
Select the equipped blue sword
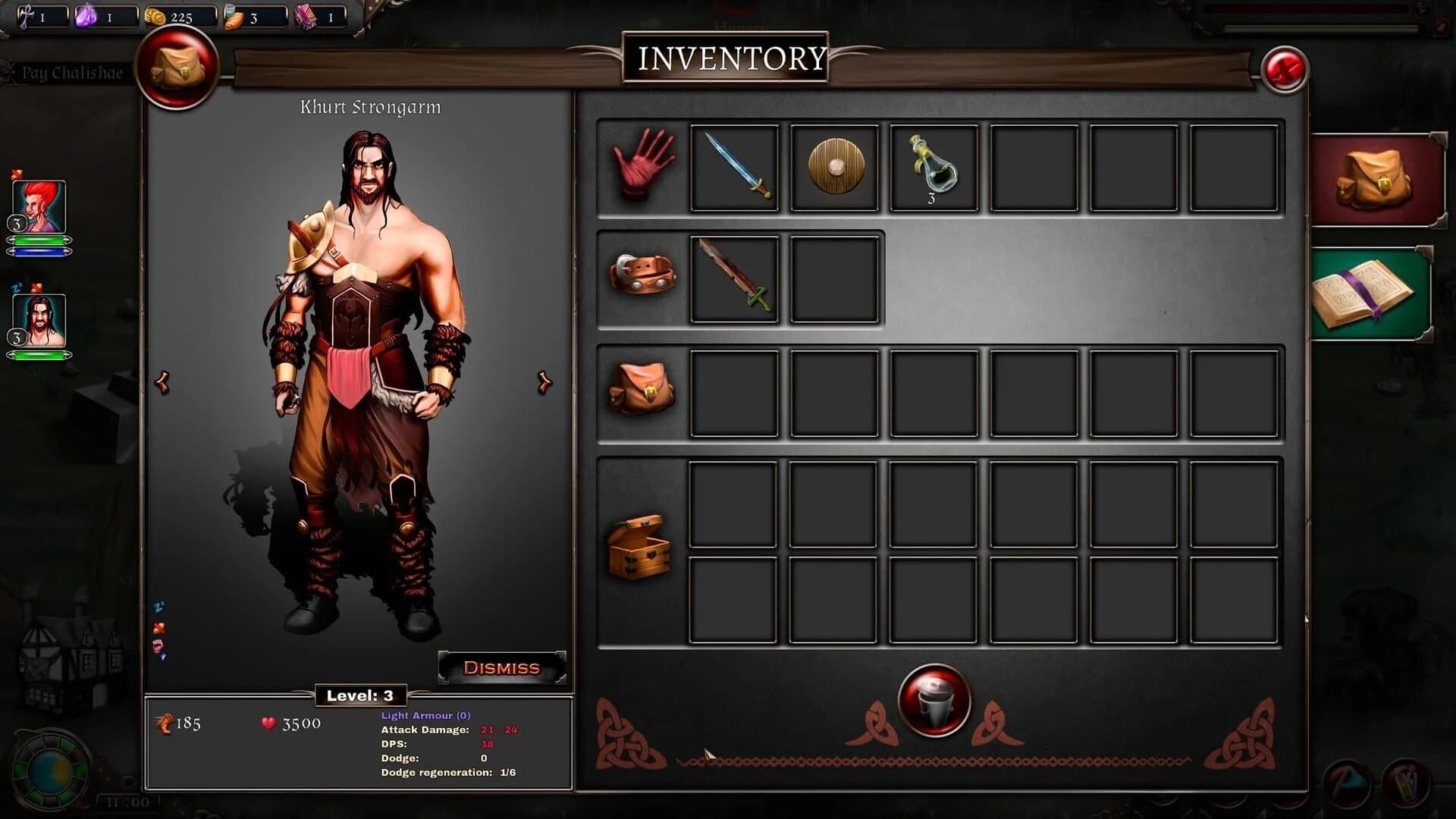[x=735, y=168]
